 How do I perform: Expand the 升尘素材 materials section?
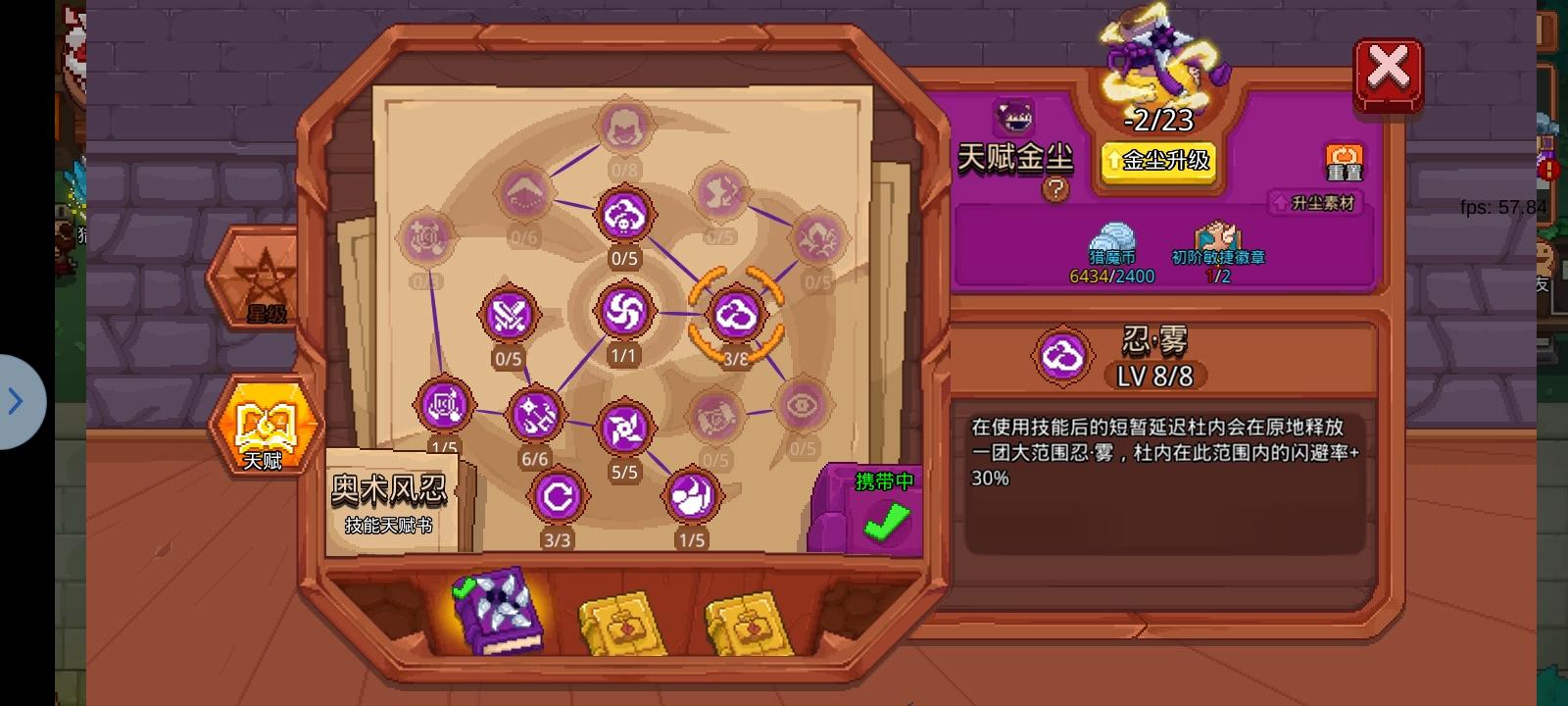(1313, 204)
